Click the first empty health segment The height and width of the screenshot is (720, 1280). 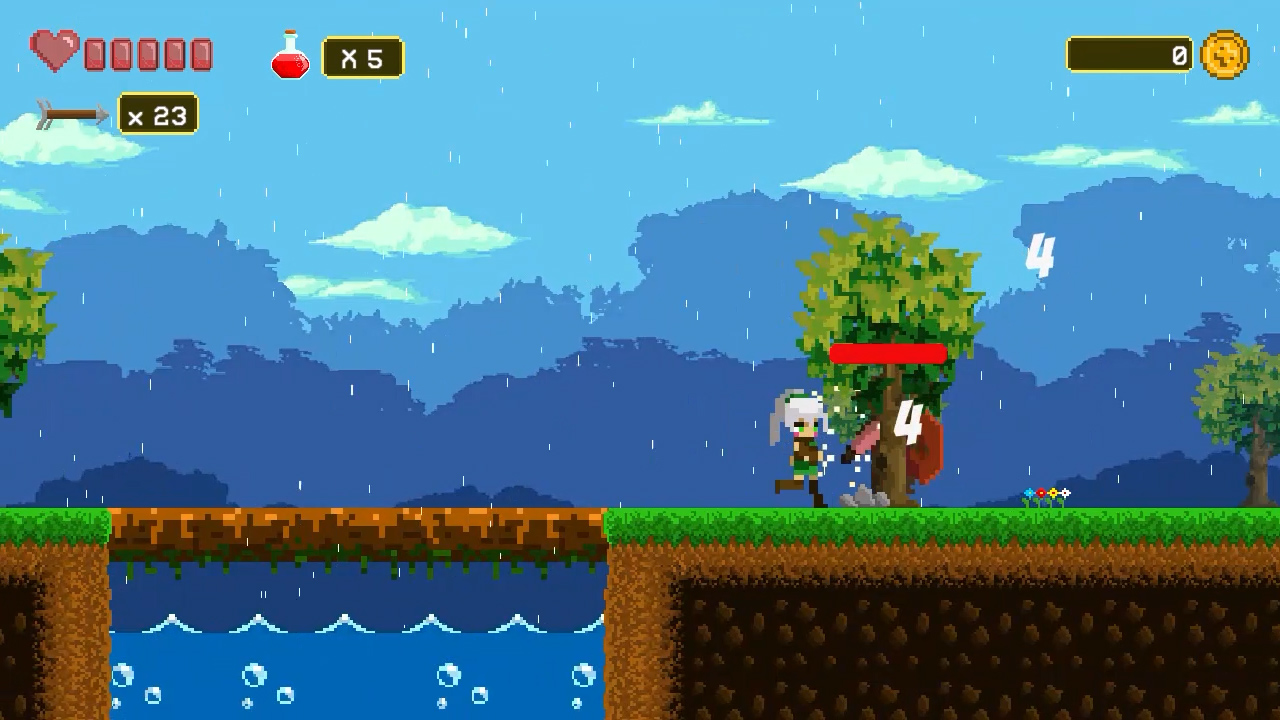(x=93, y=53)
